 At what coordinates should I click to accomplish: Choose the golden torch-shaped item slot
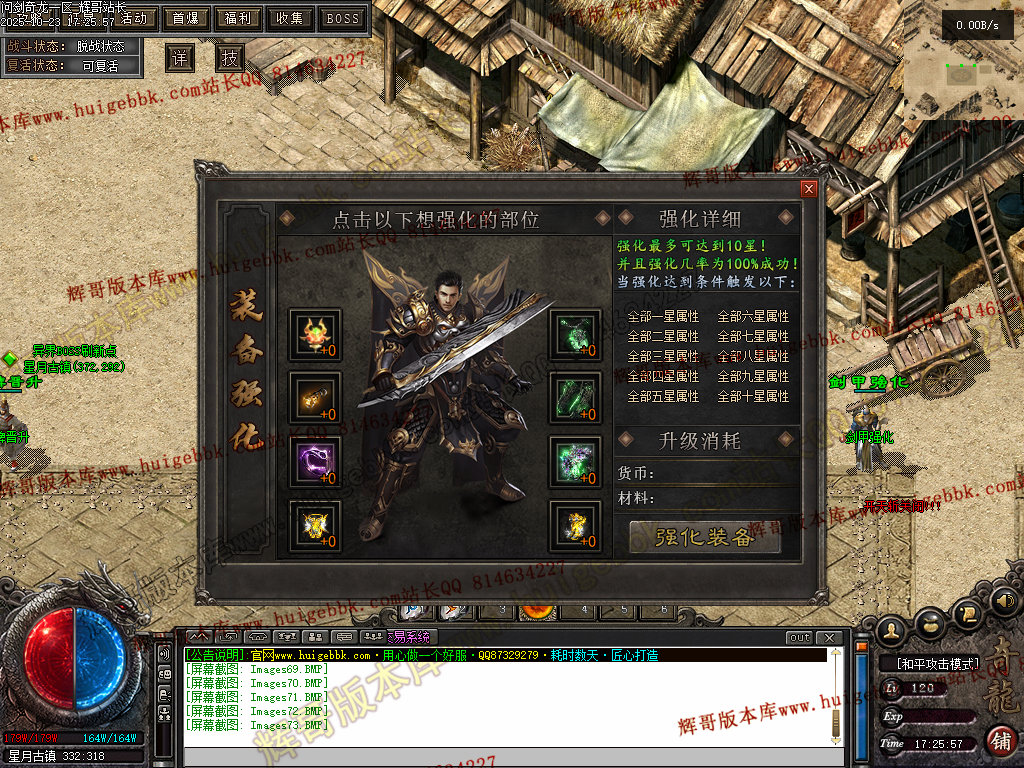(315, 398)
